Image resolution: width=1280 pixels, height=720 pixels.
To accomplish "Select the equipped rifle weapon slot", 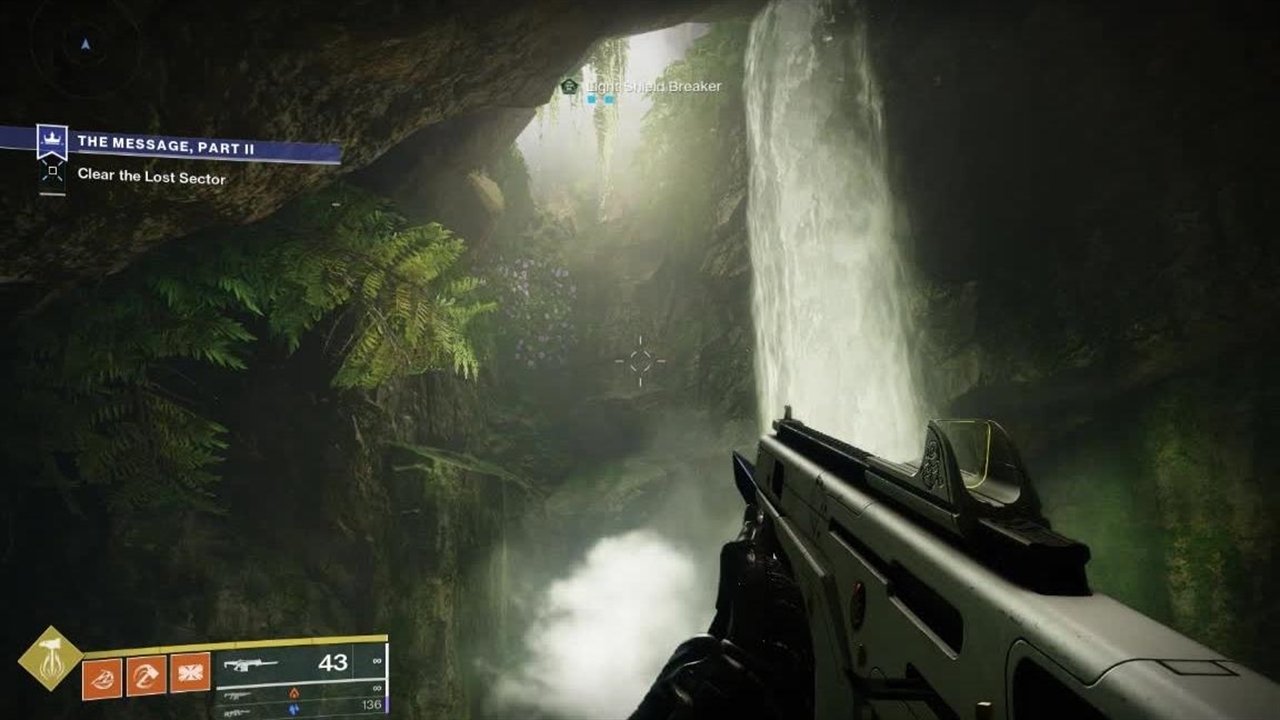I will pyautogui.click(x=298, y=663).
